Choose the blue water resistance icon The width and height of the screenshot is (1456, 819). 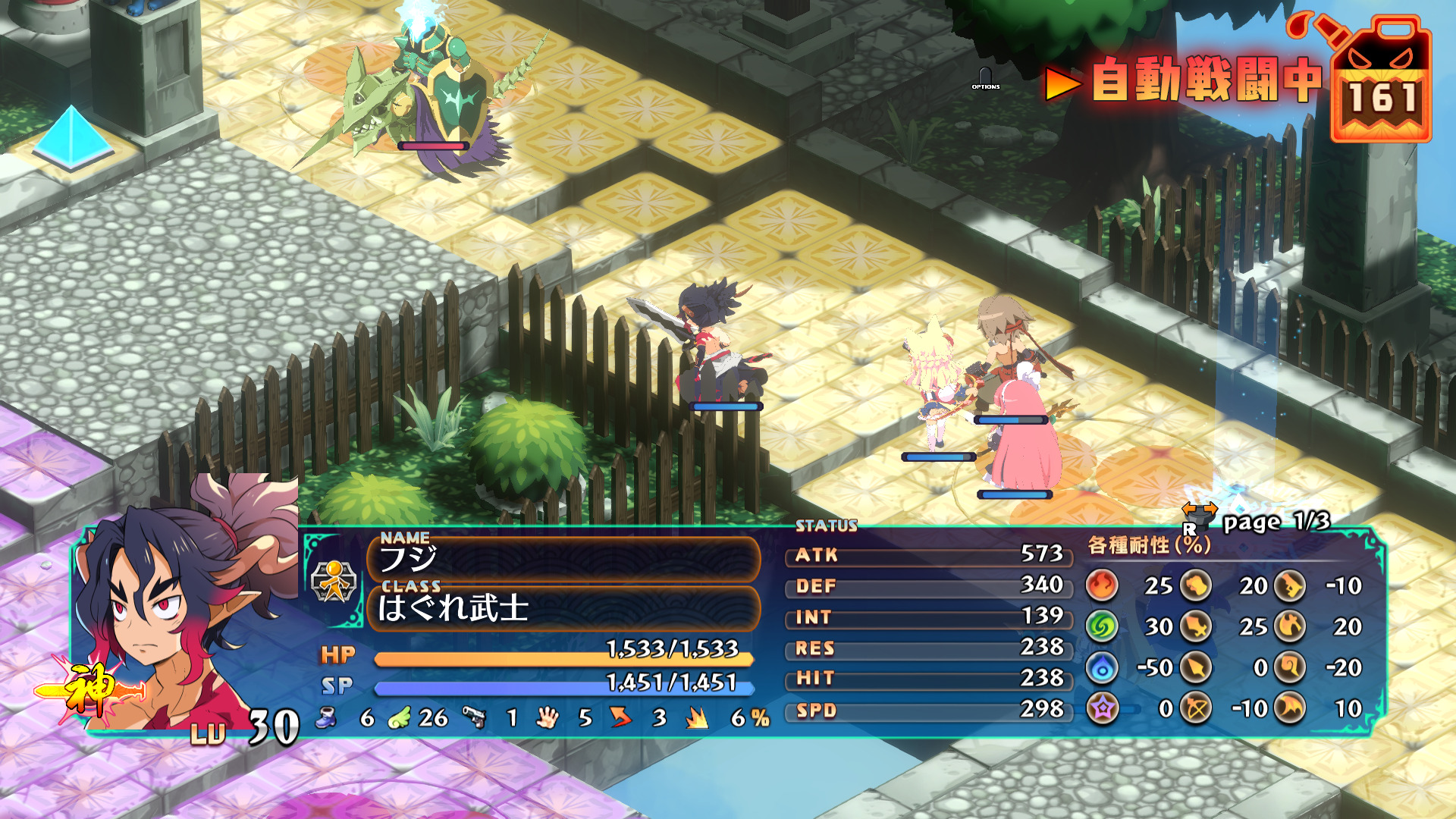coord(1103,667)
